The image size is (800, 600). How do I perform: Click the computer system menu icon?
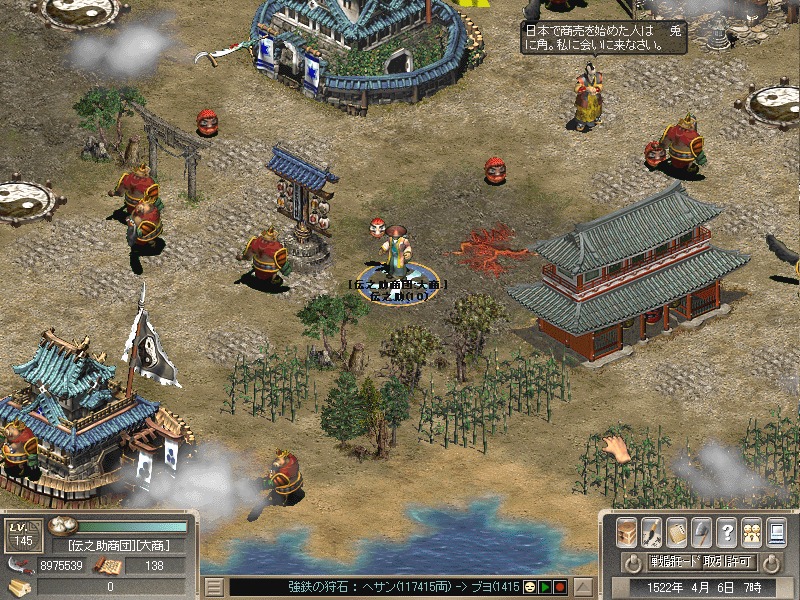(x=776, y=531)
